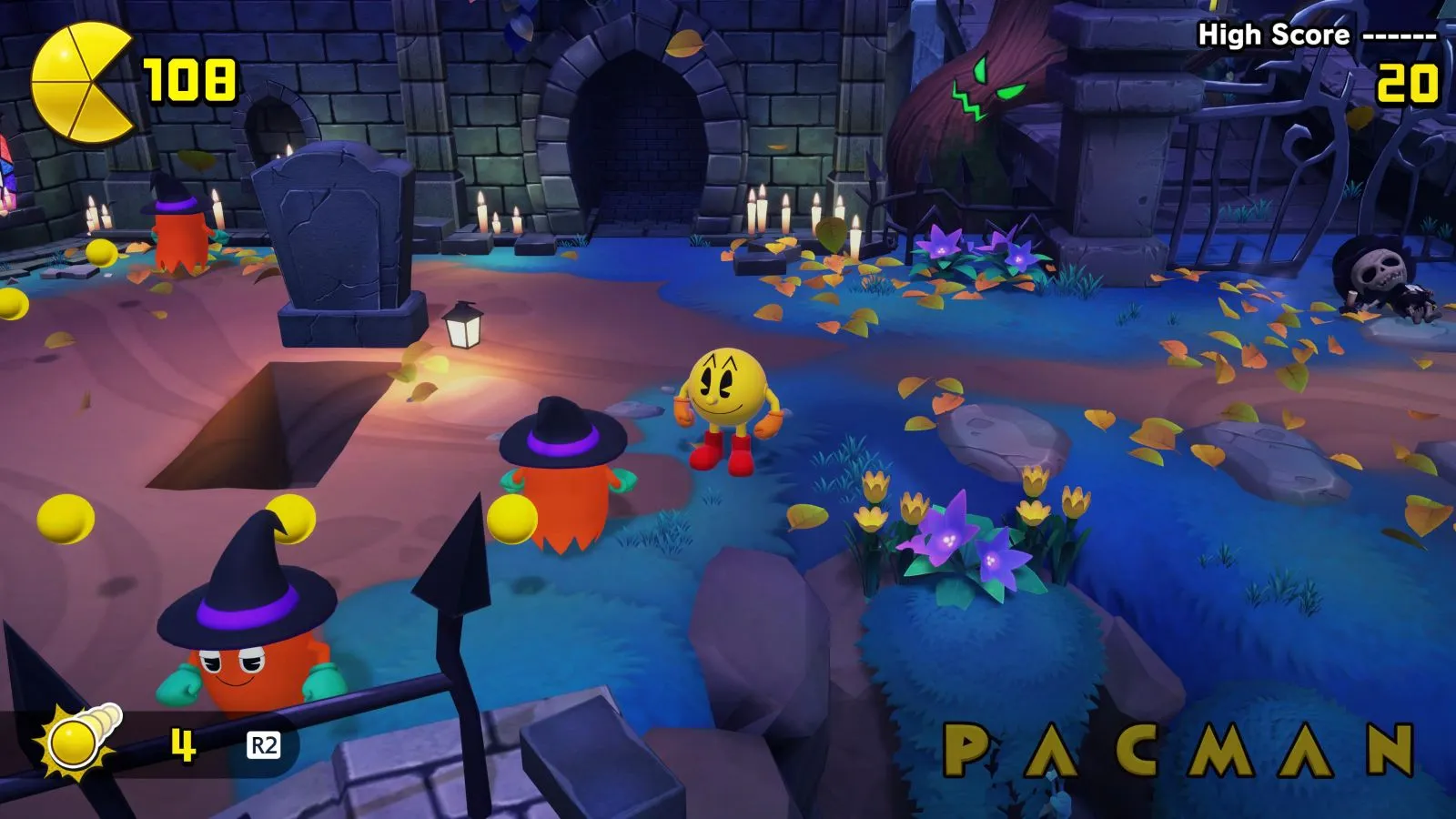The image size is (1456, 819).
Task: Click the yellow 20 counter top-right
Action: click(1410, 82)
